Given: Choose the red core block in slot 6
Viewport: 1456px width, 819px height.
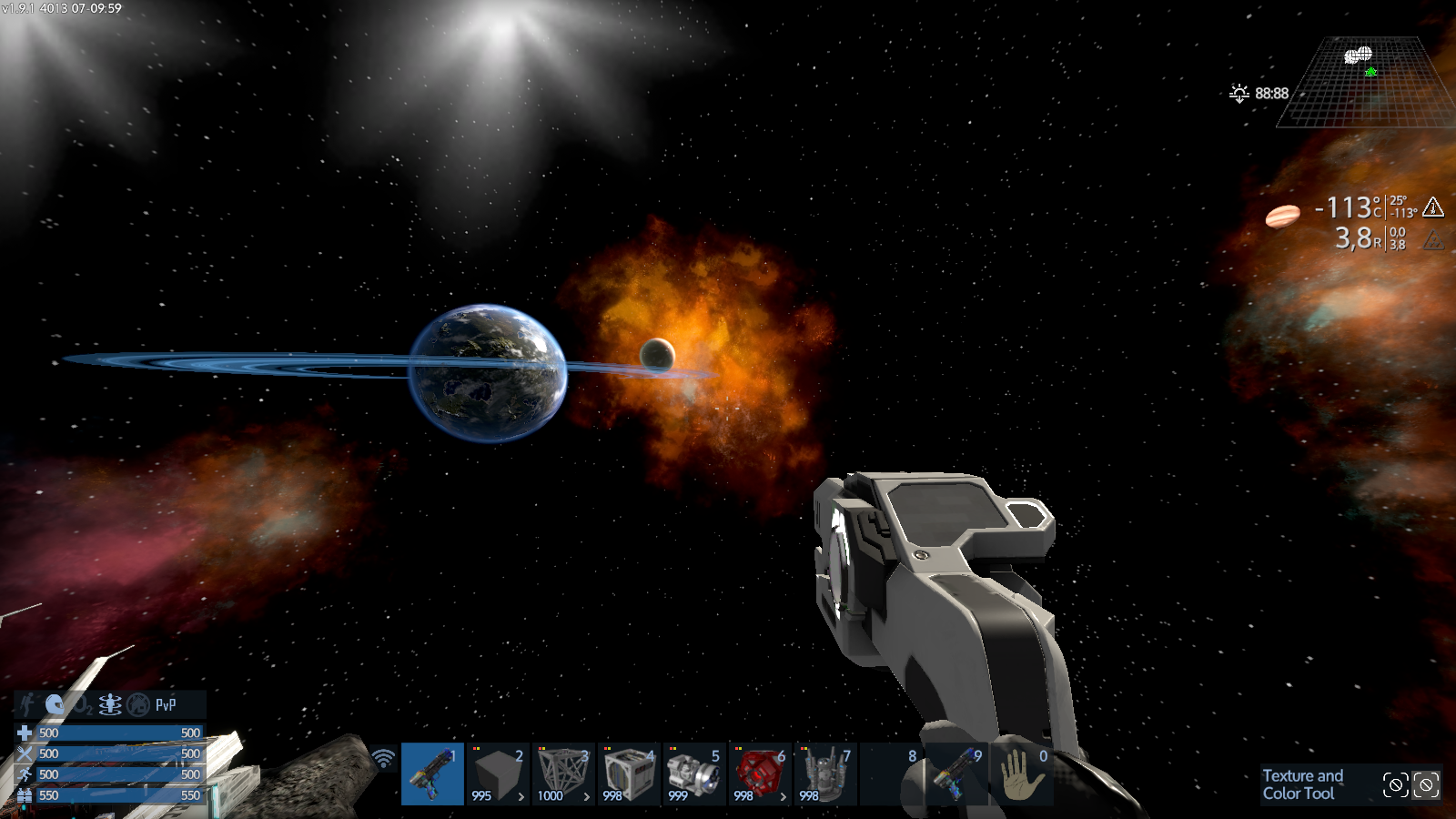Looking at the screenshot, I should click(x=760, y=773).
